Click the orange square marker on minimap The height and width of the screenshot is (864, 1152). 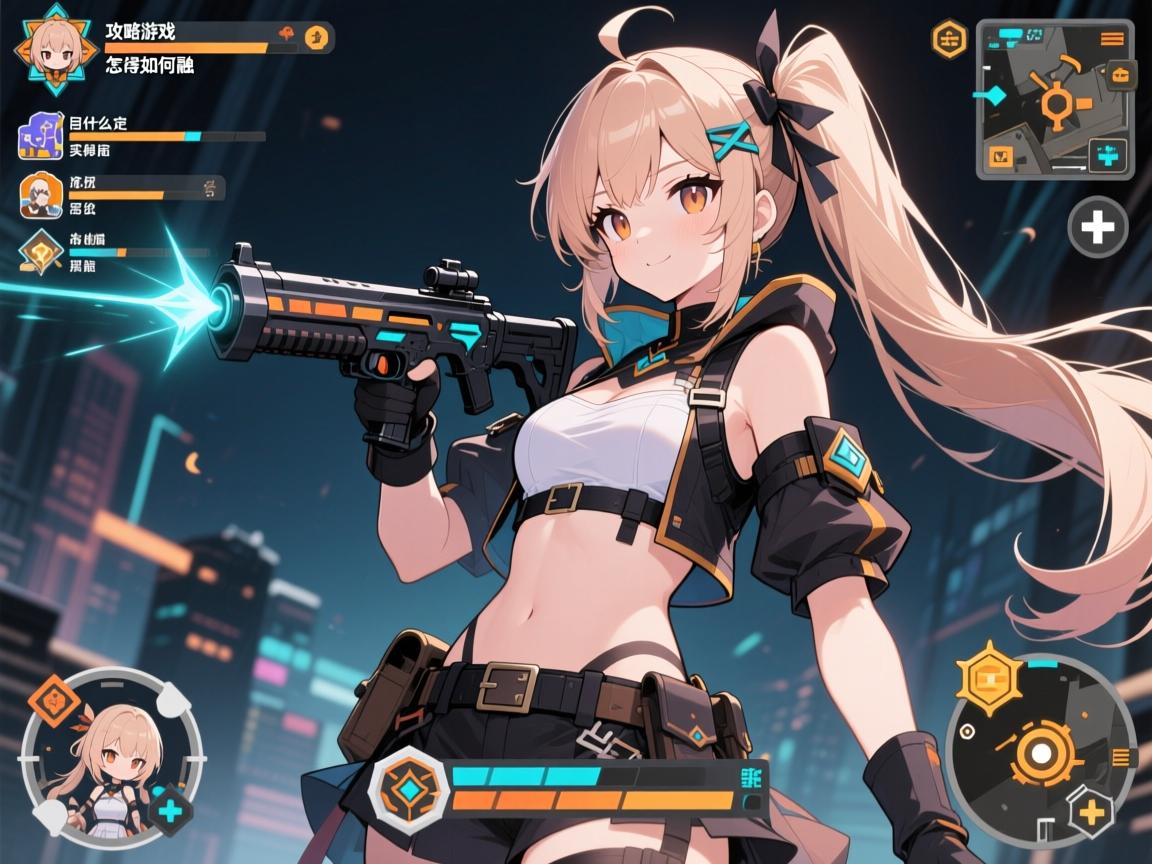point(1000,156)
